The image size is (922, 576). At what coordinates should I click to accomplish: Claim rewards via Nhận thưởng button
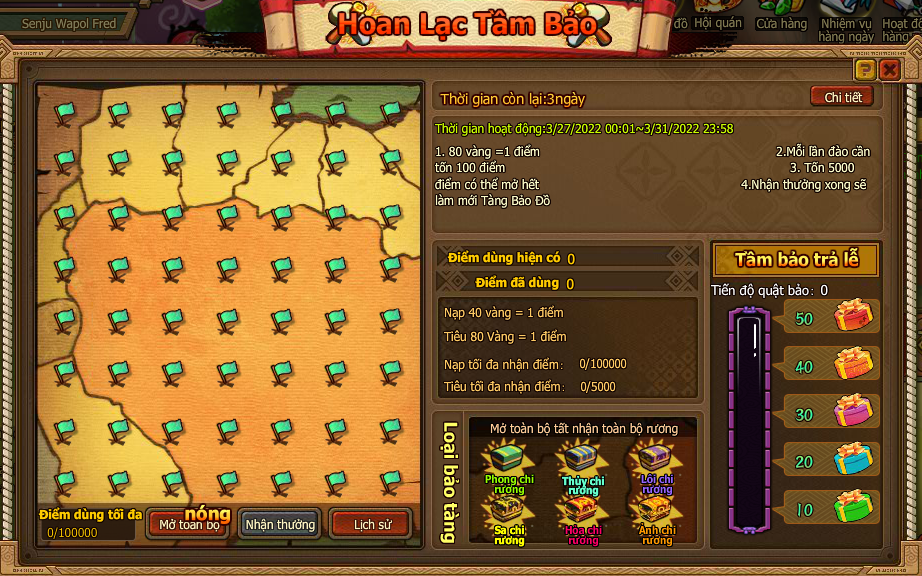click(x=280, y=524)
